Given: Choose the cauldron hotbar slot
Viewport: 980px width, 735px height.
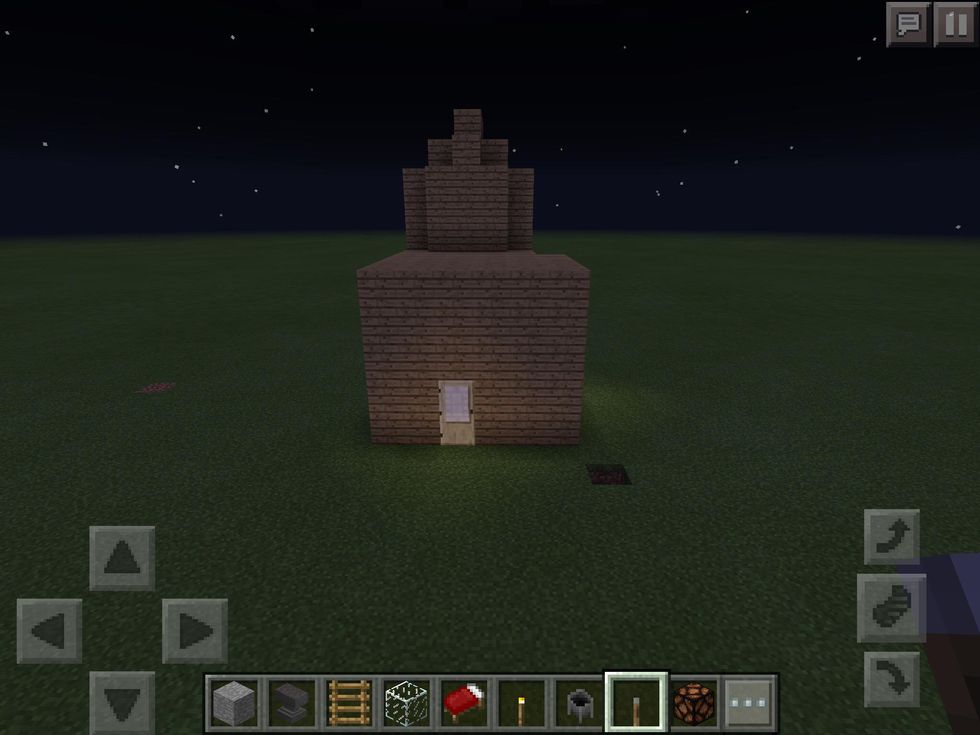Looking at the screenshot, I should pos(579,703).
